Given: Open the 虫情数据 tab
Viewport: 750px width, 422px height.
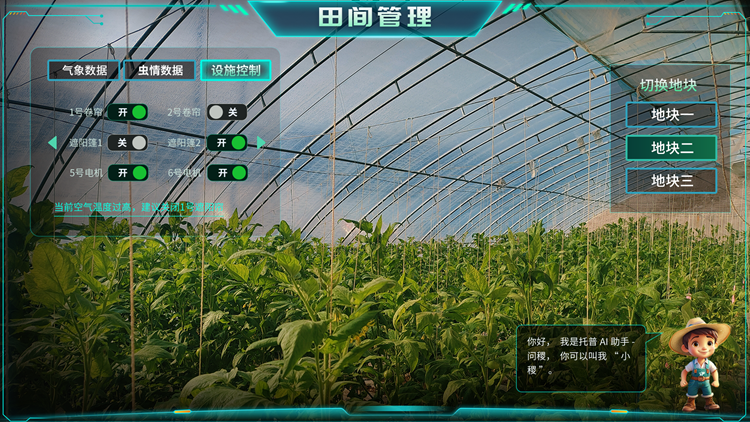Looking at the screenshot, I should click(x=160, y=71).
